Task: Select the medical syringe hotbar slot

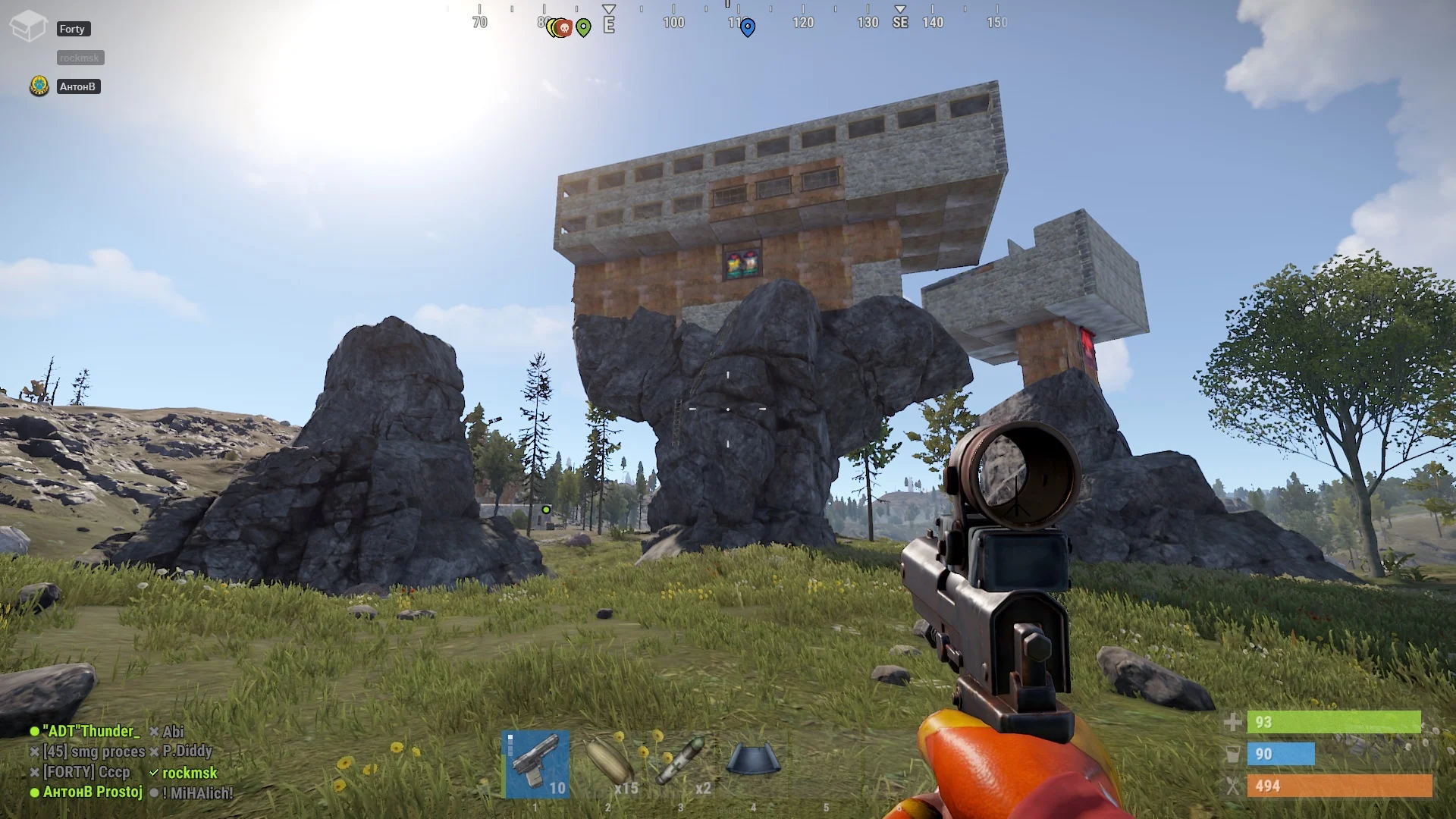Action: (682, 764)
